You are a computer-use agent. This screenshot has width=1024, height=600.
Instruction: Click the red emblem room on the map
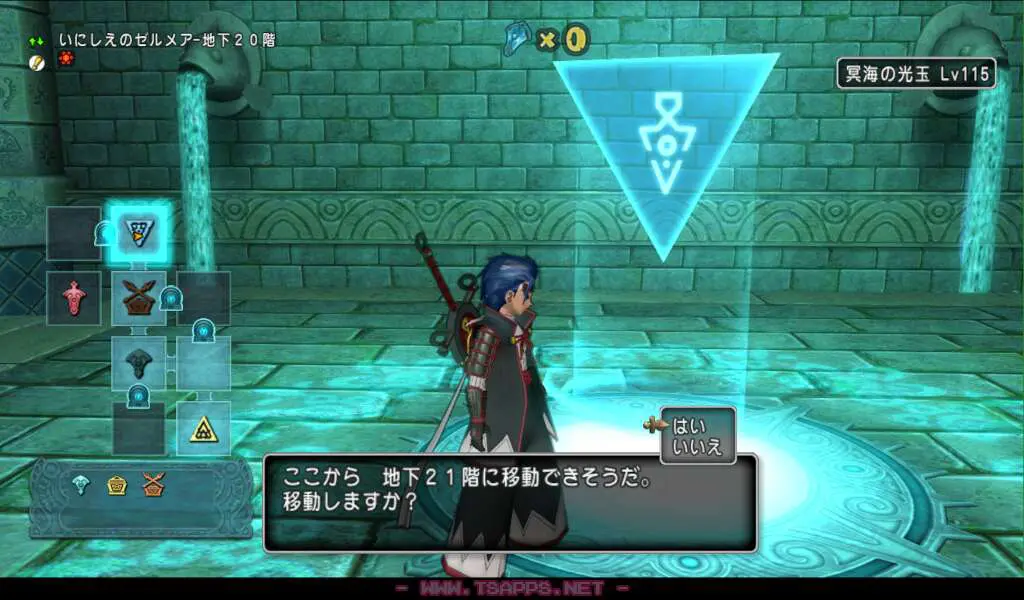[x=74, y=297]
